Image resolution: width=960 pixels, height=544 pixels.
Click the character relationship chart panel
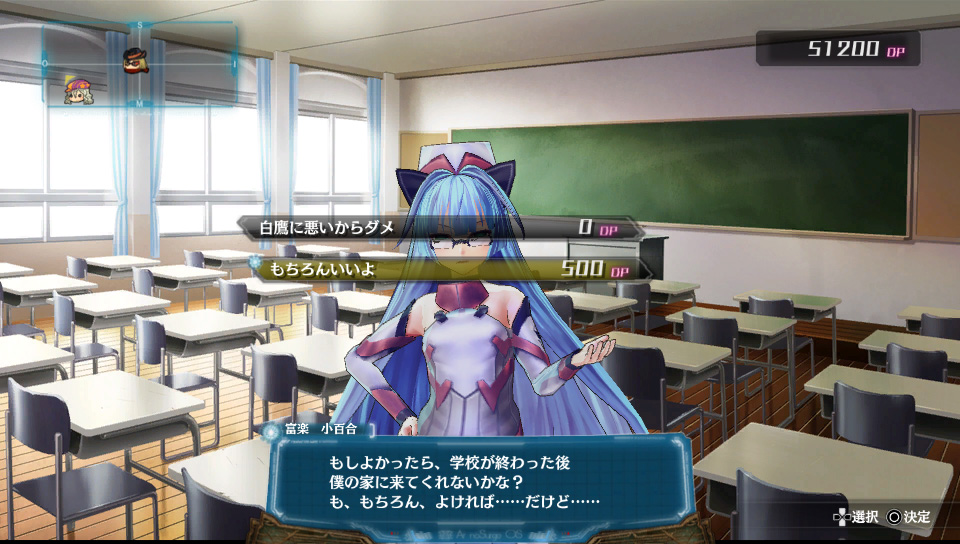click(140, 63)
